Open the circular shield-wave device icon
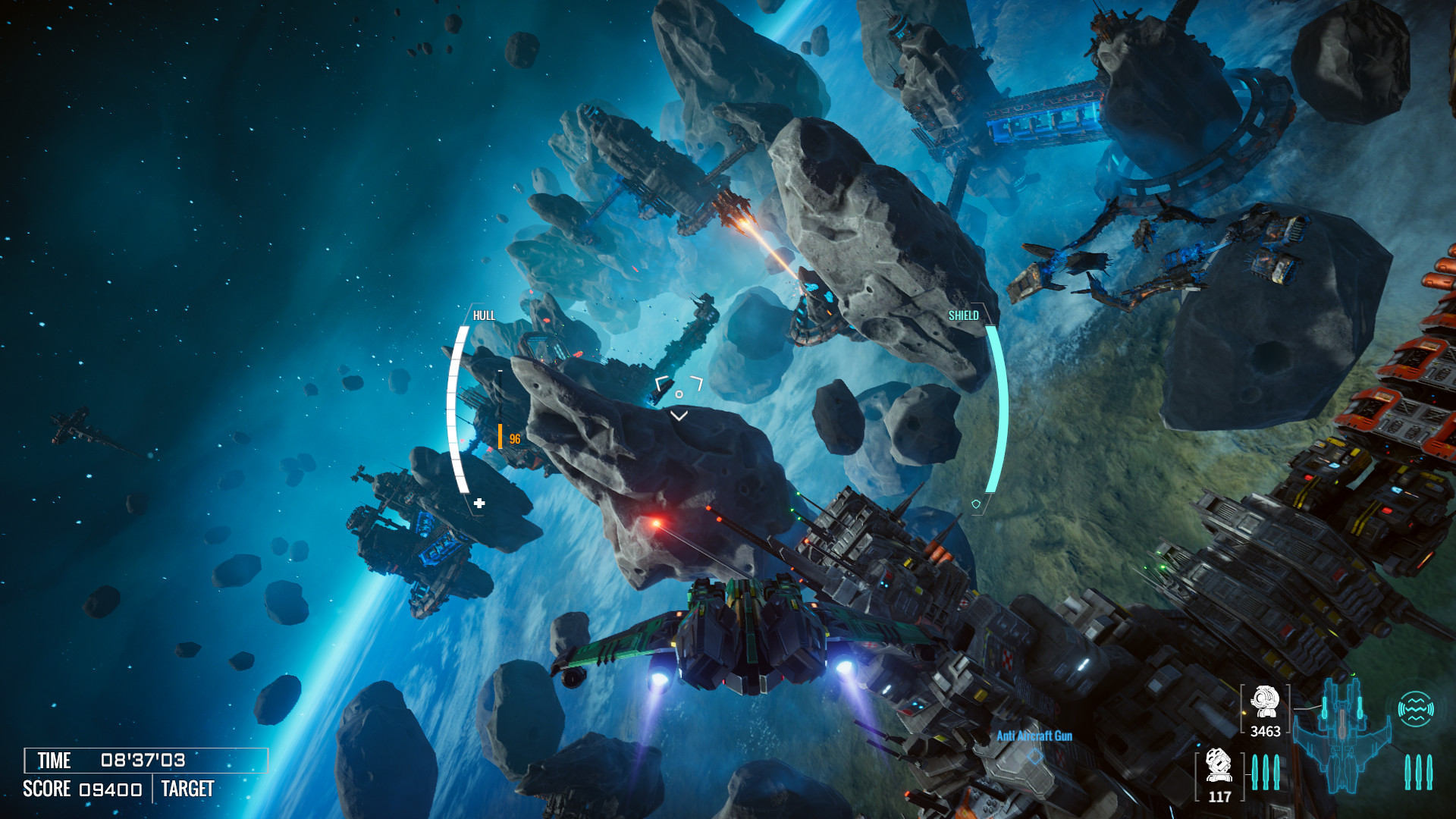 pyautogui.click(x=1417, y=708)
